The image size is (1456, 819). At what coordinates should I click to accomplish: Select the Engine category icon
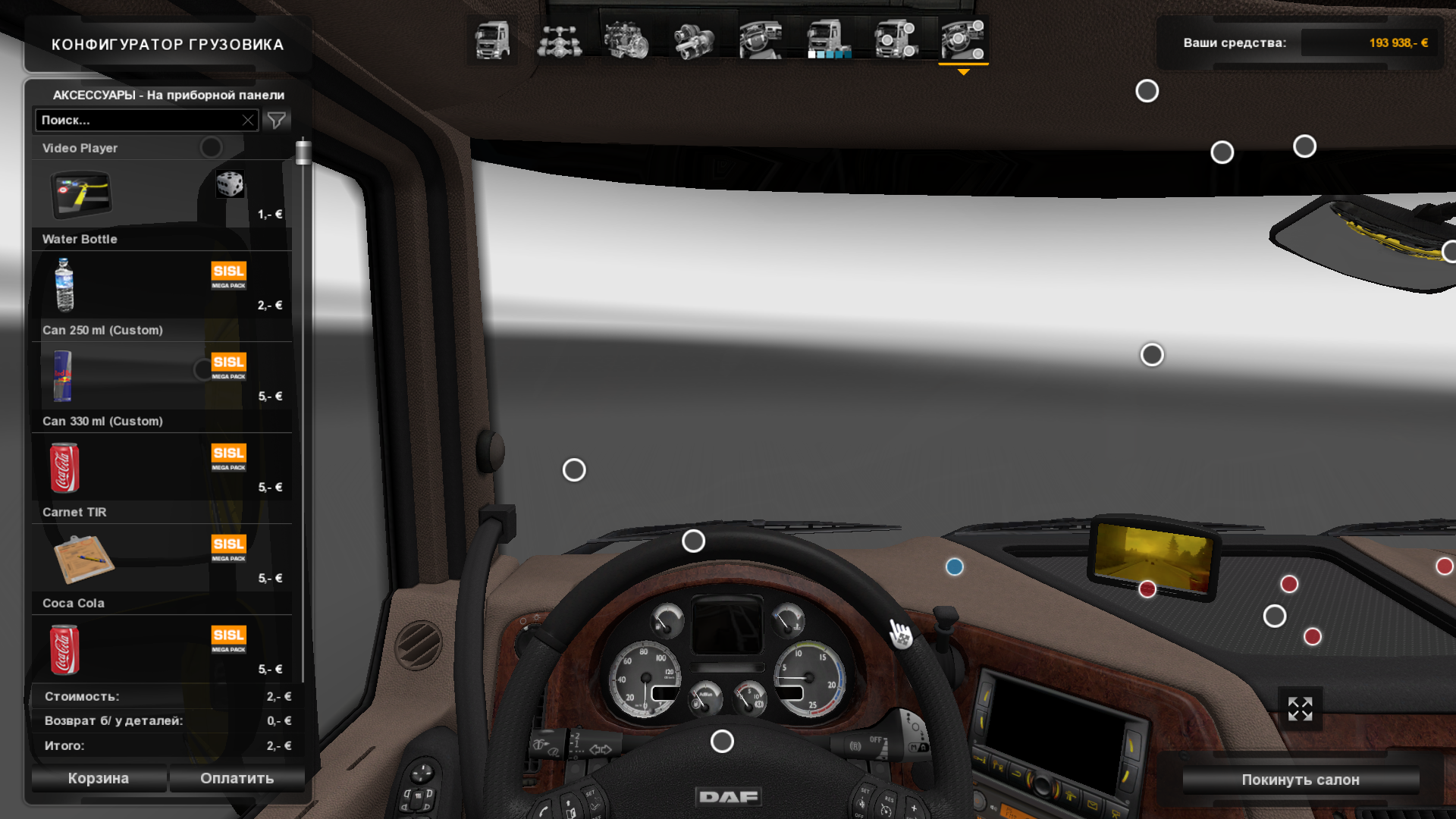626,42
